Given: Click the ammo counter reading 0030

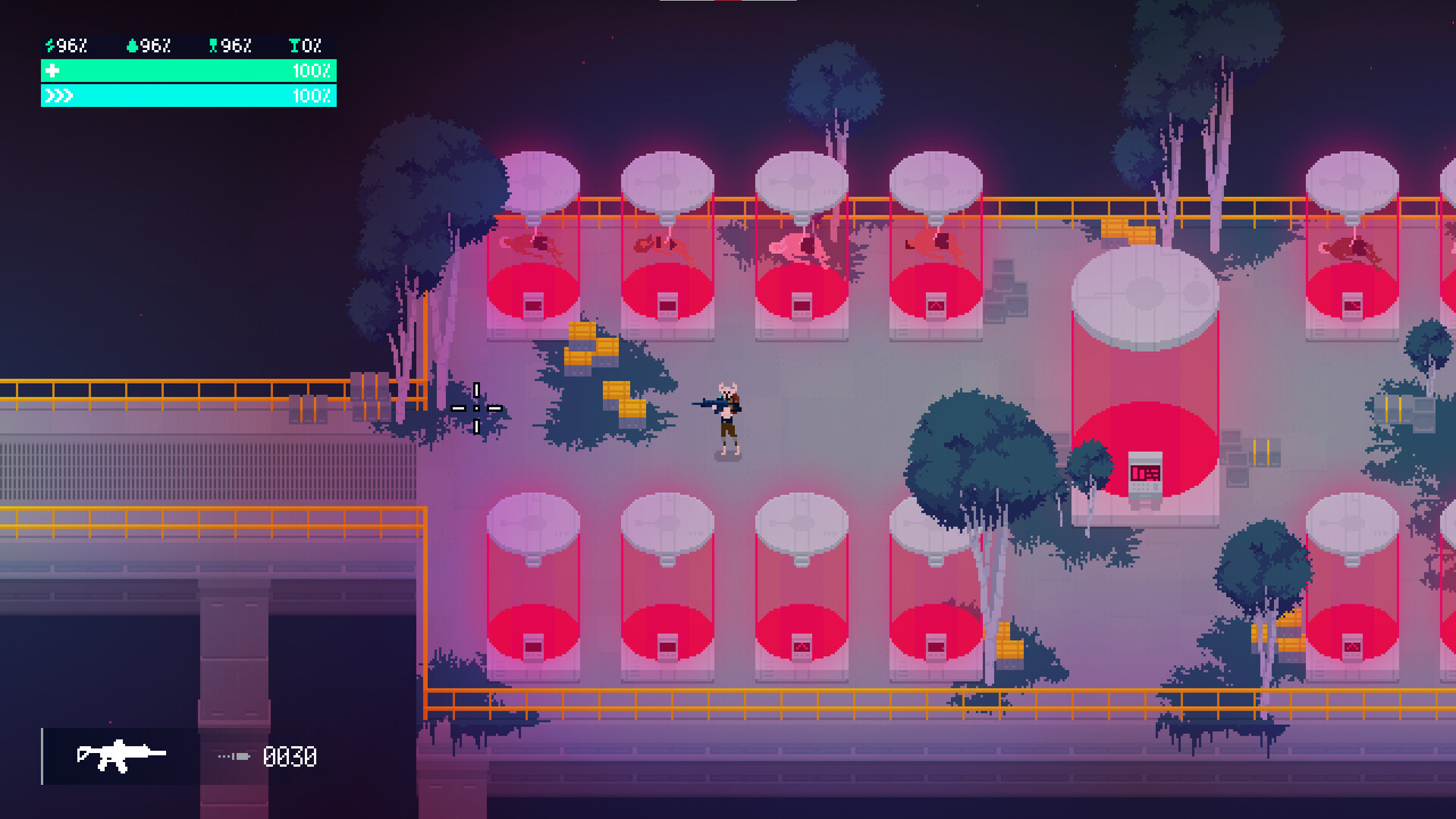Looking at the screenshot, I should point(290,755).
